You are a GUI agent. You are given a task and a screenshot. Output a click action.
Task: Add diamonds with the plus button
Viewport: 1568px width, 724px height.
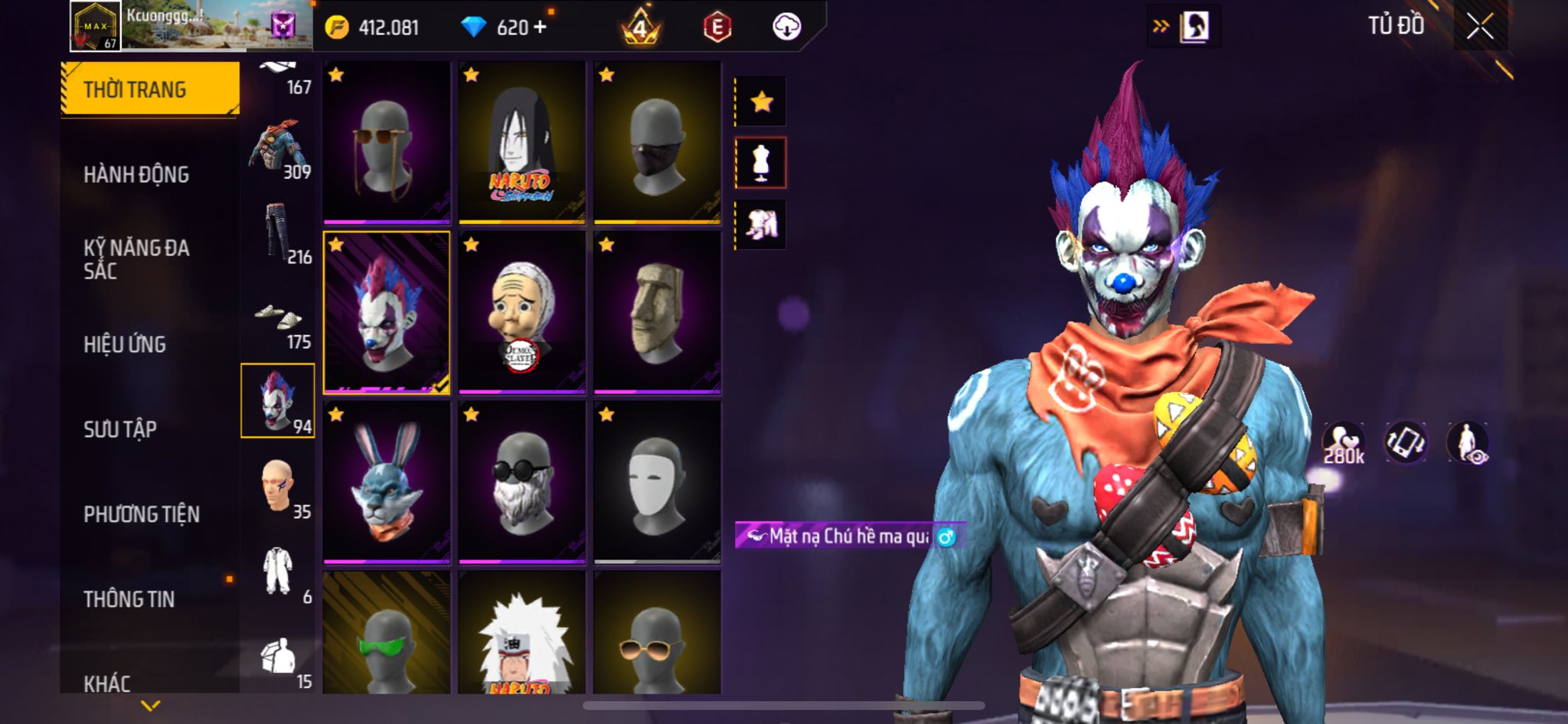(541, 28)
